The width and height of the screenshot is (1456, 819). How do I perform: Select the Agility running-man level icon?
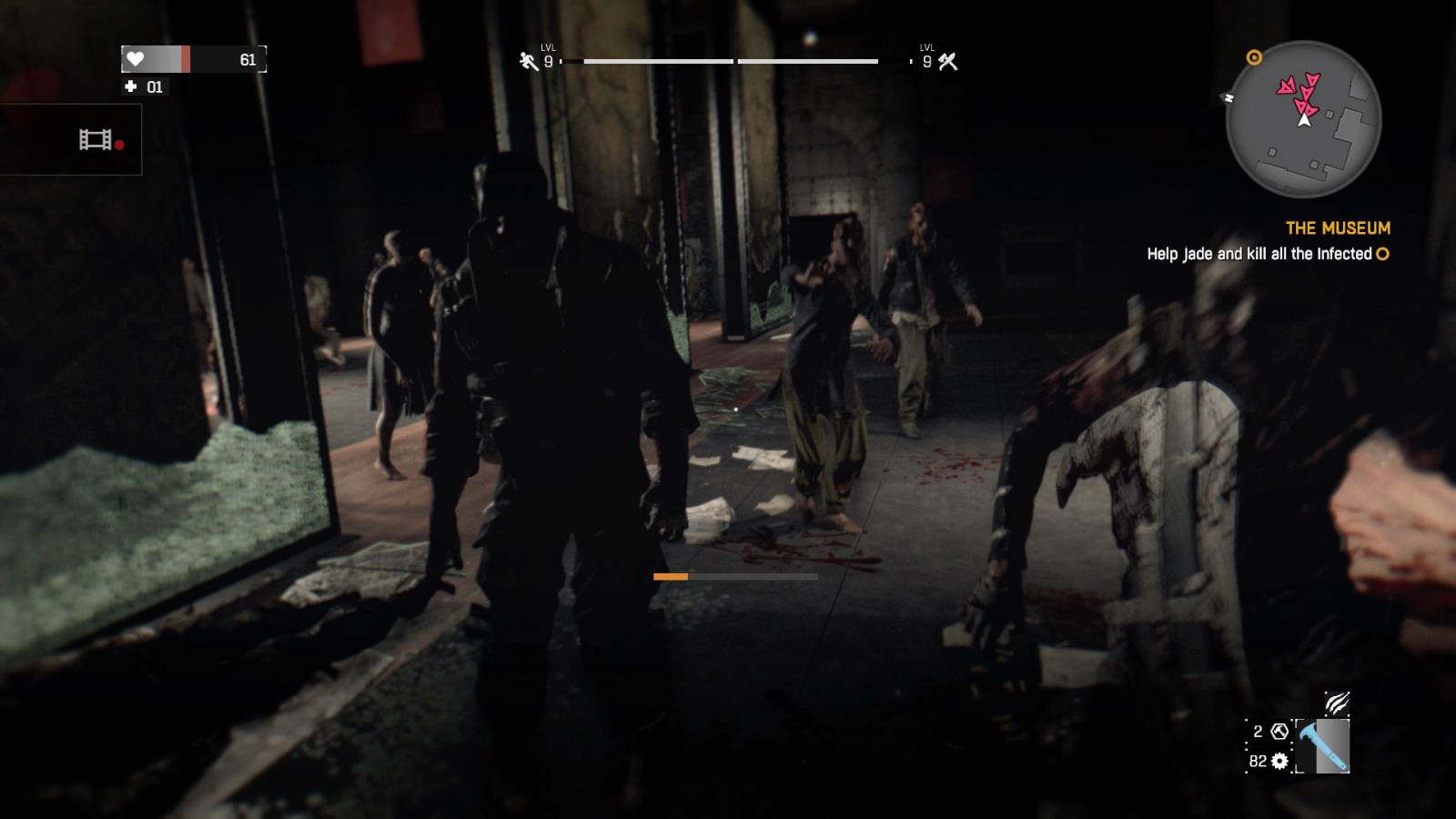pyautogui.click(x=526, y=62)
